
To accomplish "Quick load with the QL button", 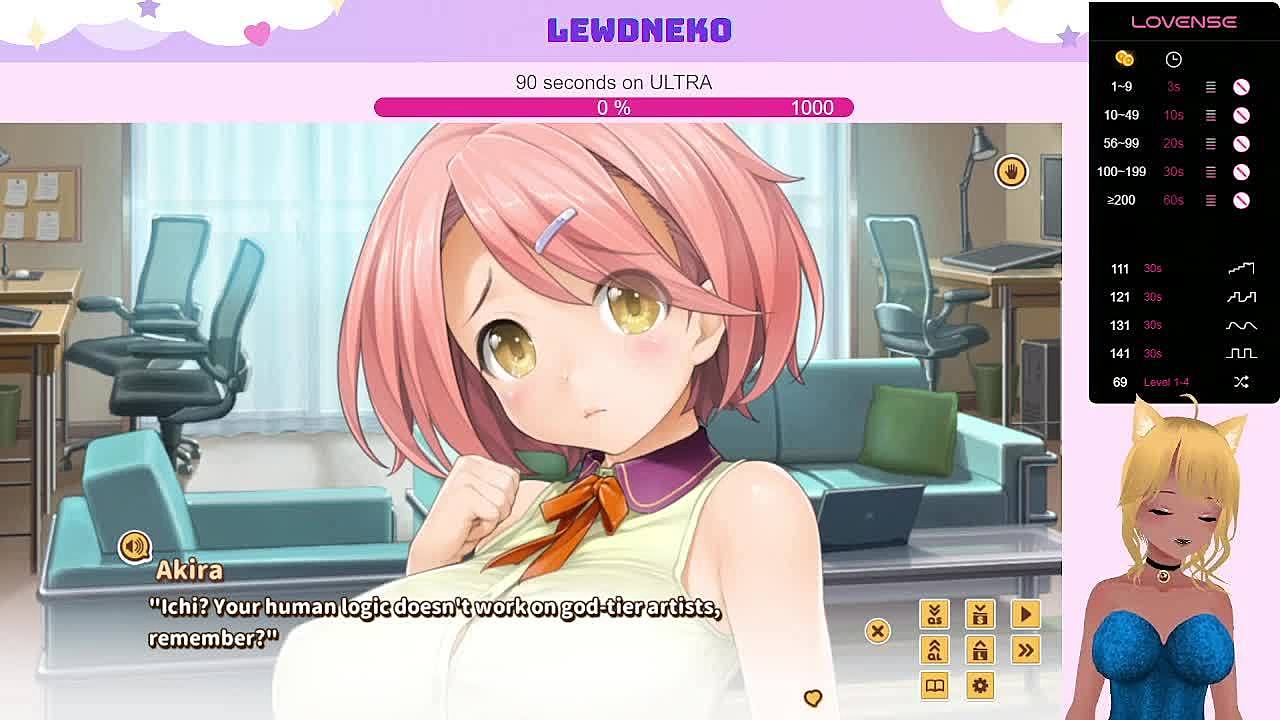I will [934, 650].
